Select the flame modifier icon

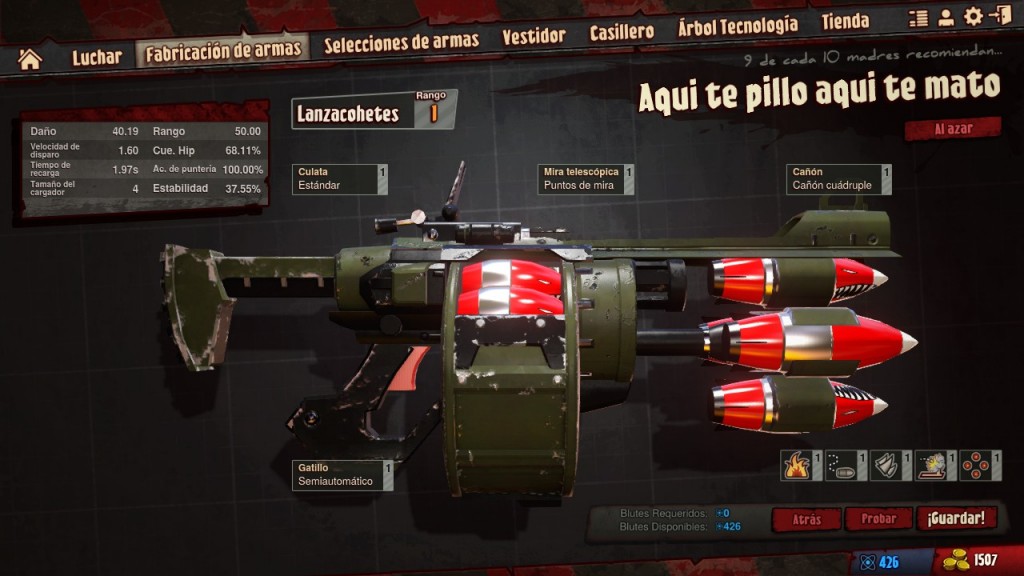coord(797,466)
